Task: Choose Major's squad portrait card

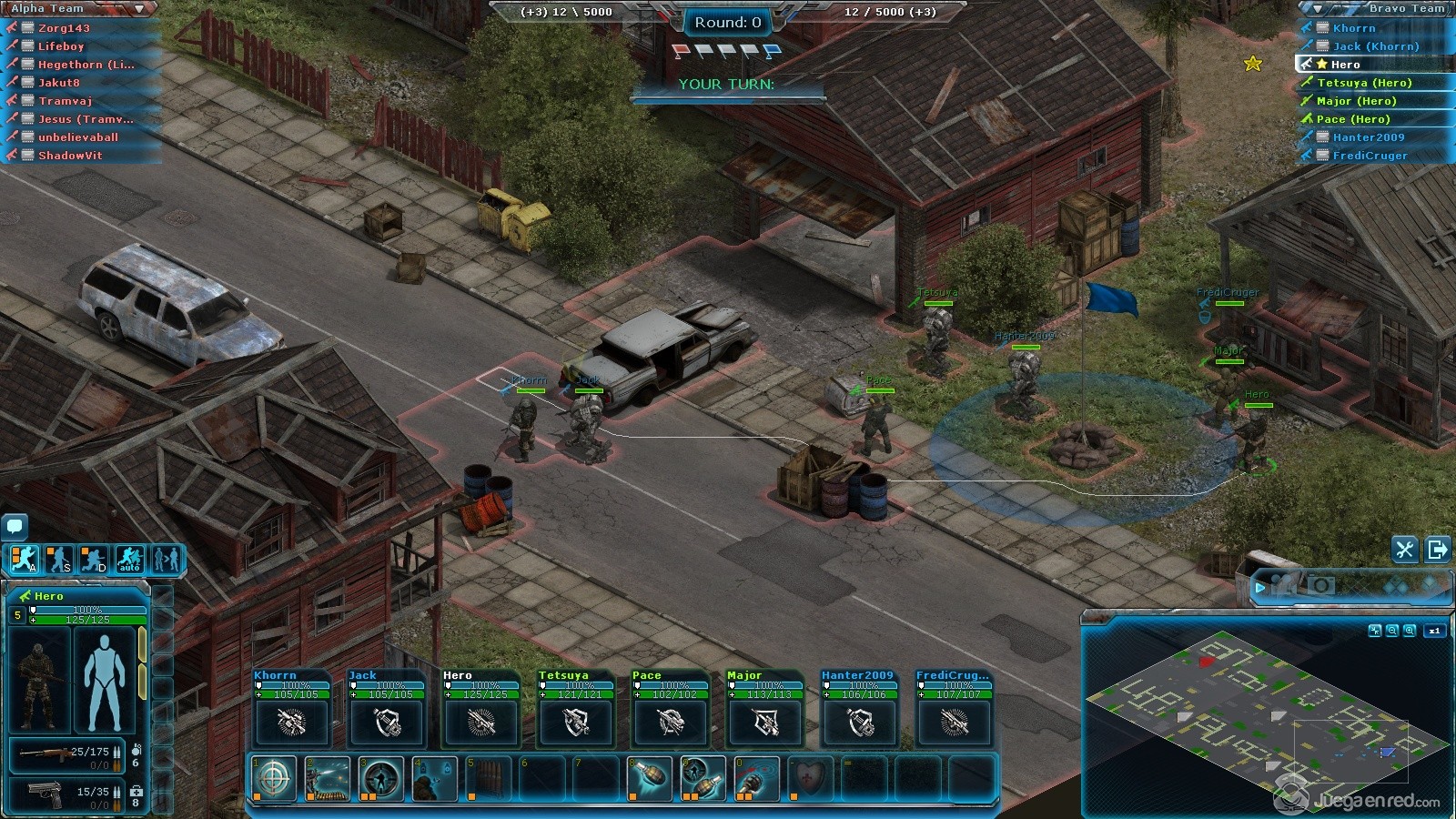Action: coord(764,710)
